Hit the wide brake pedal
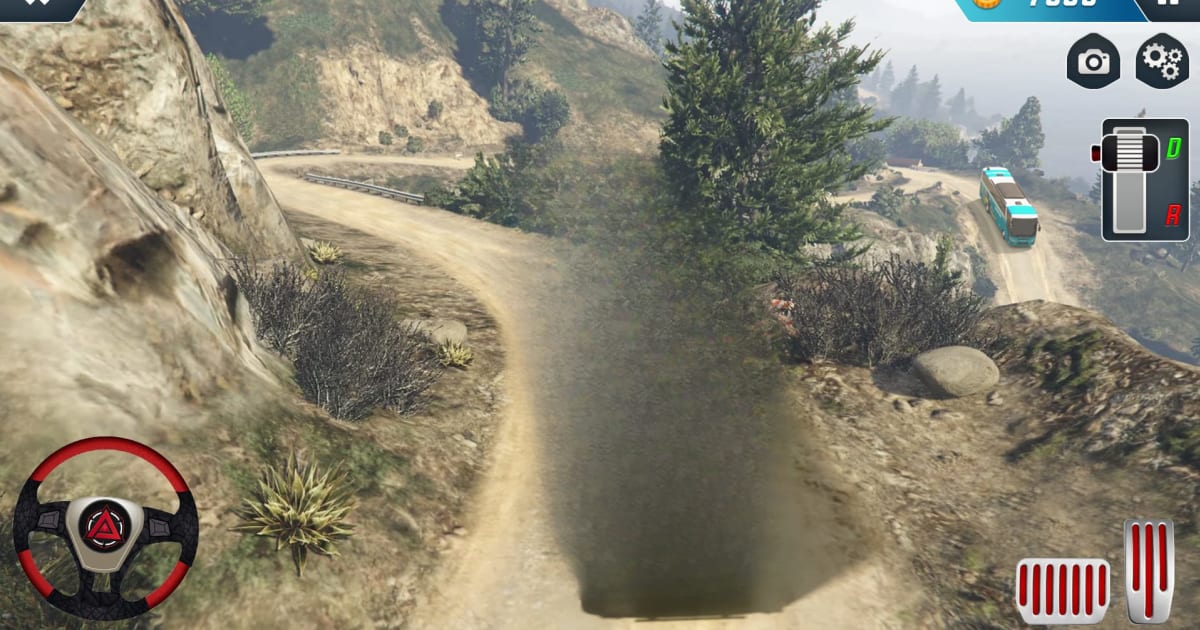Viewport: 1200px width, 630px height. coord(1062,591)
